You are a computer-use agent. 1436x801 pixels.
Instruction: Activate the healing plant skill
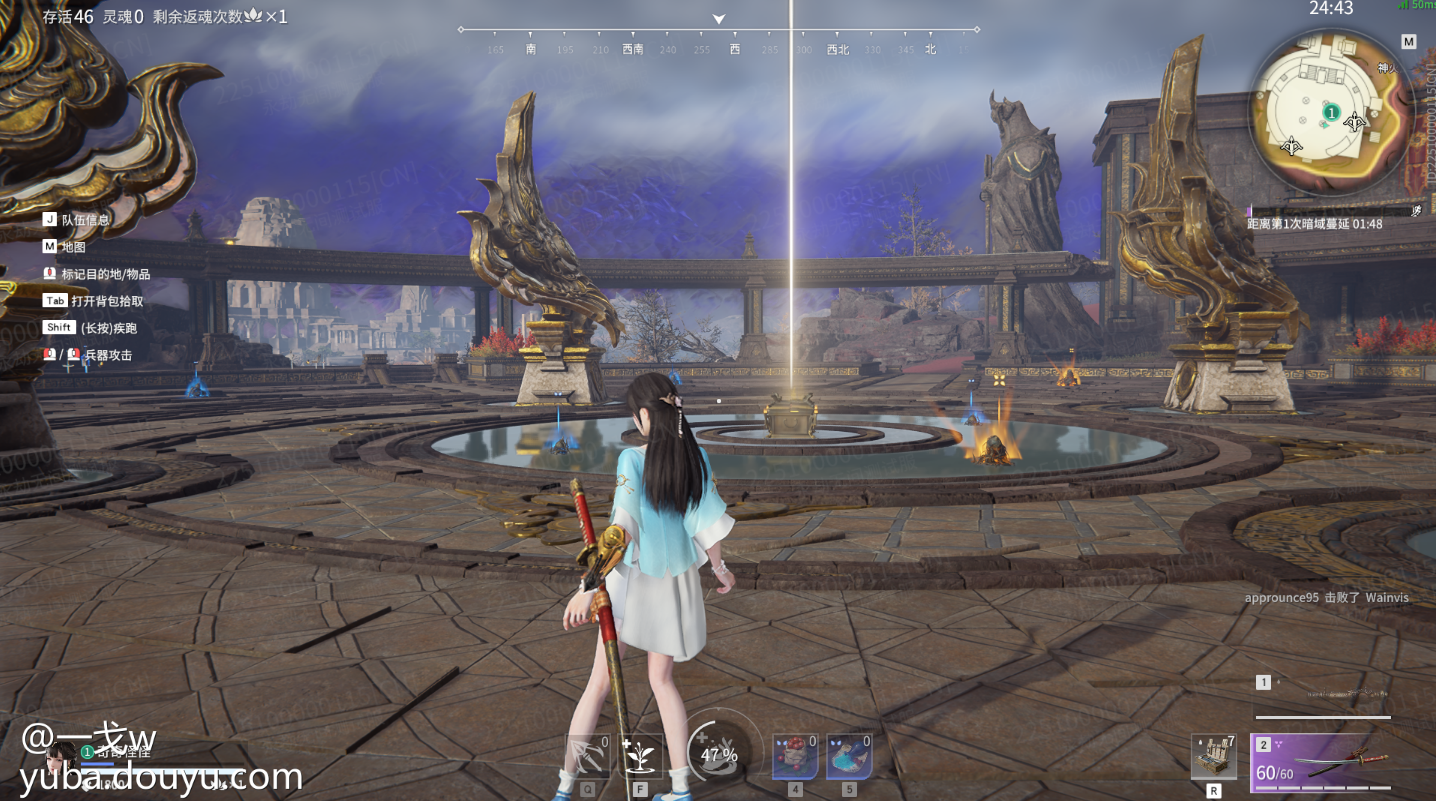641,757
